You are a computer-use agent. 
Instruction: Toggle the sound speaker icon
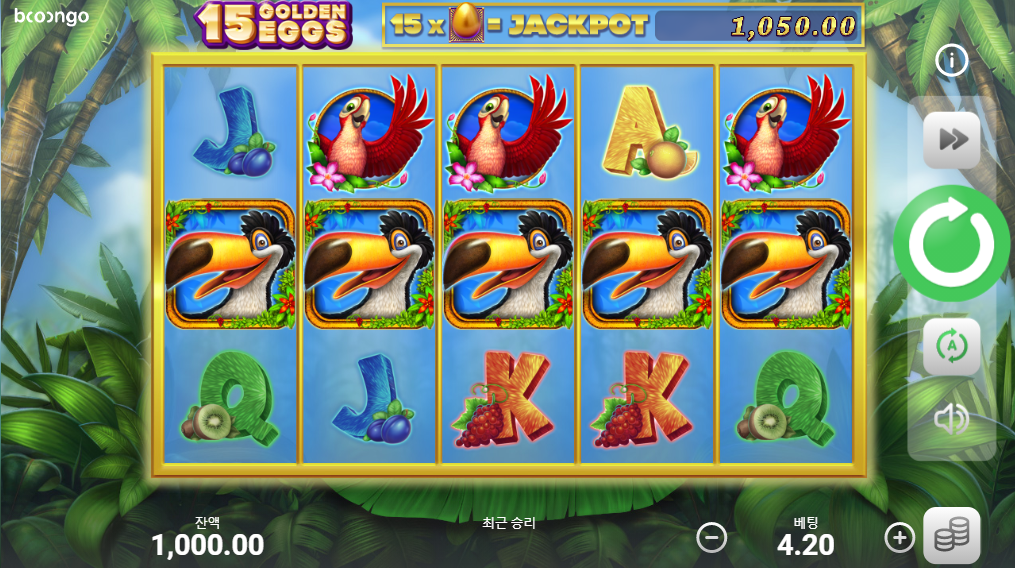point(951,418)
